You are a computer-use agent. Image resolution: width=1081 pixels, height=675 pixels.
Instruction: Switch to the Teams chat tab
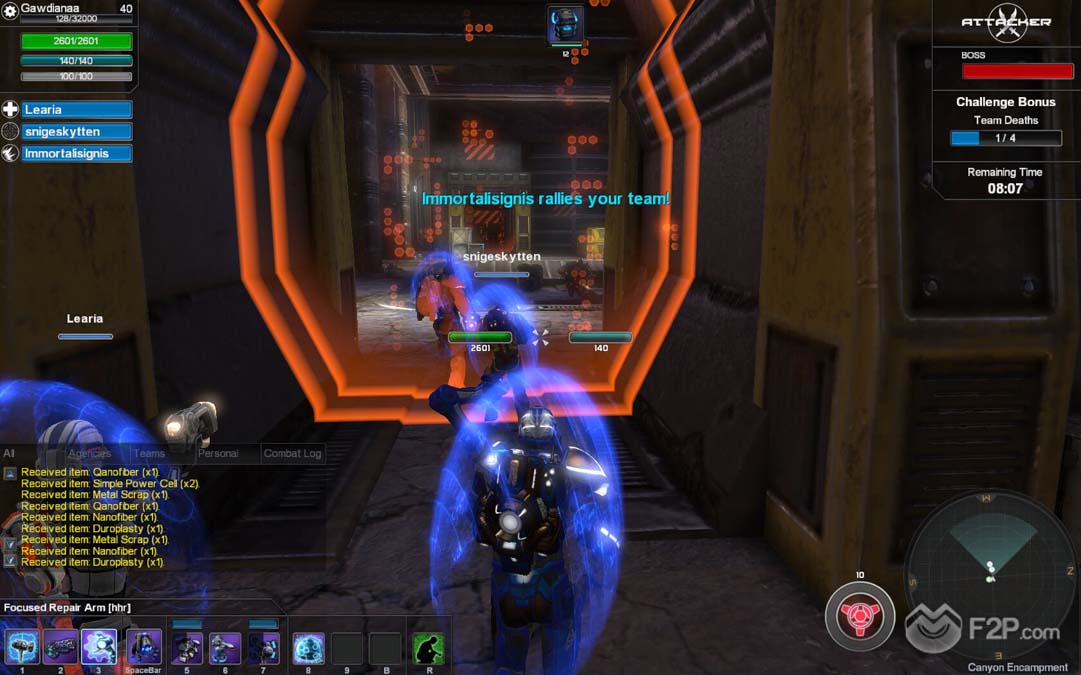pyautogui.click(x=149, y=453)
